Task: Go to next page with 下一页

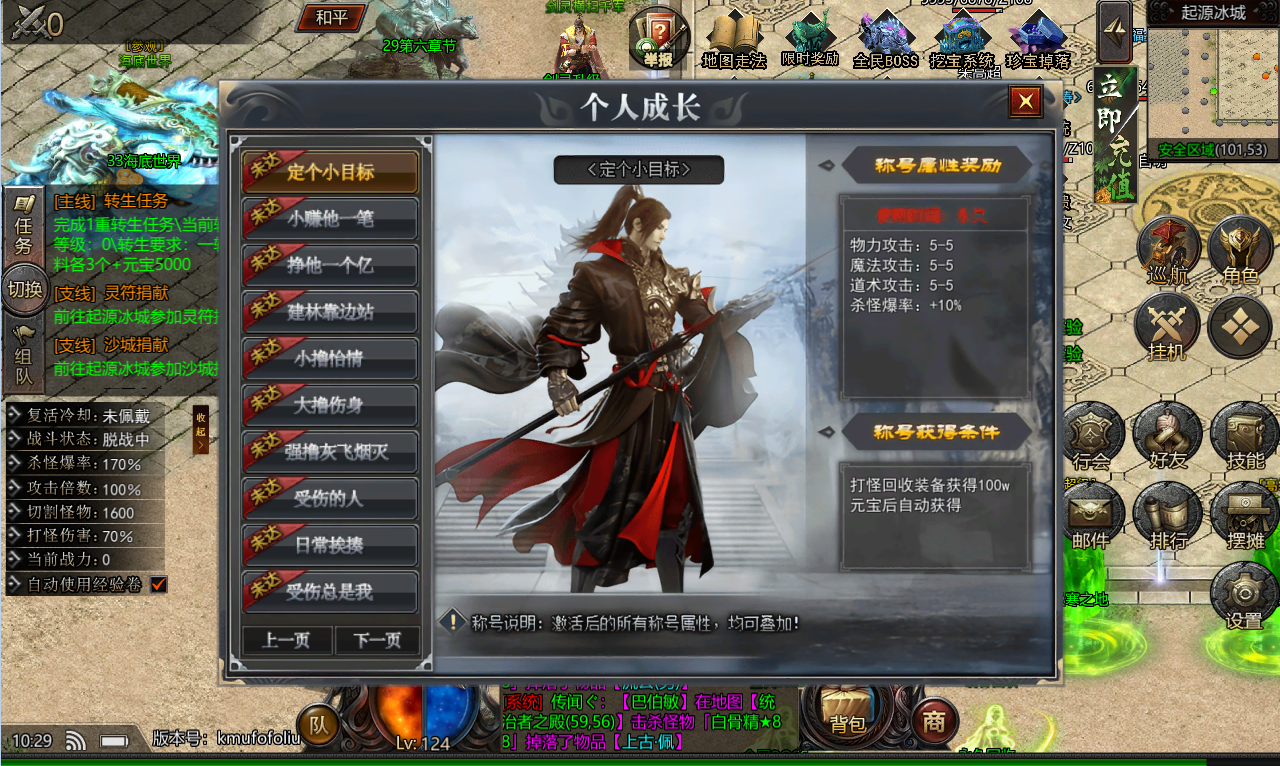Action: point(377,640)
